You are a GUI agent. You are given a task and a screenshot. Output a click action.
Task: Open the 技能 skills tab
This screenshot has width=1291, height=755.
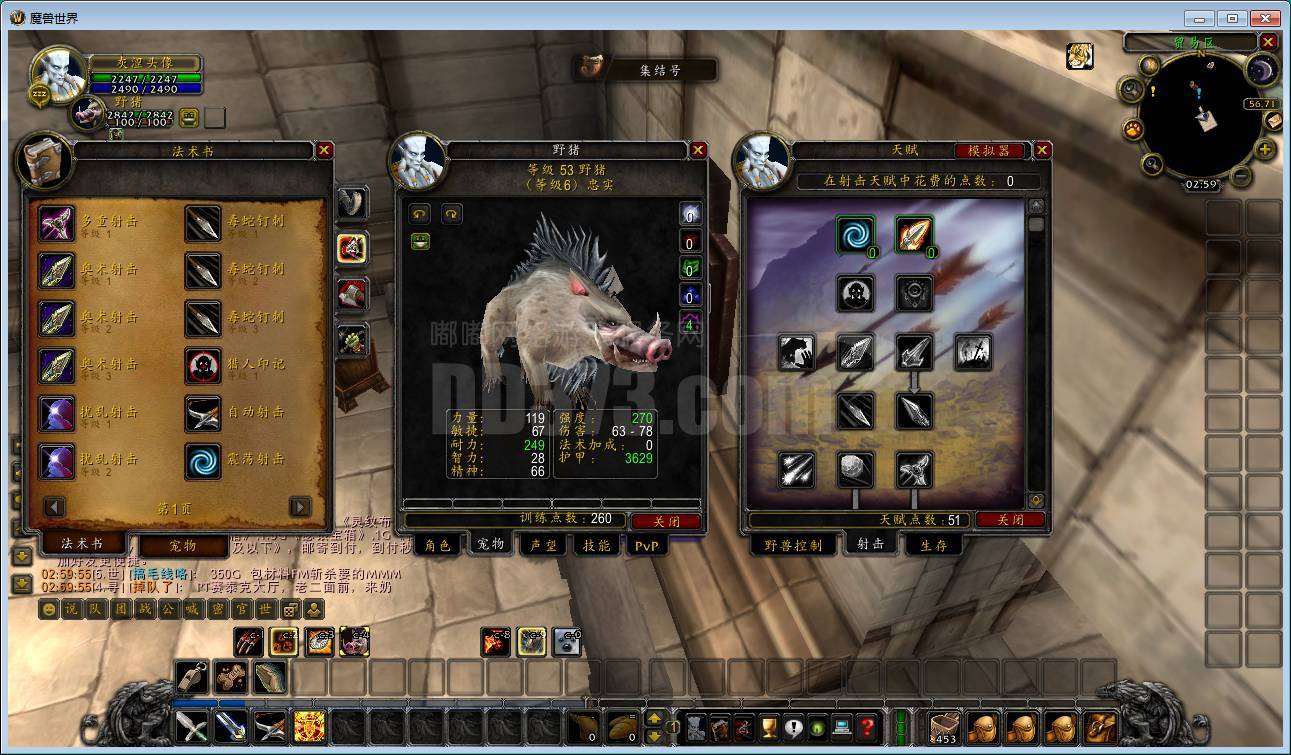coord(597,545)
